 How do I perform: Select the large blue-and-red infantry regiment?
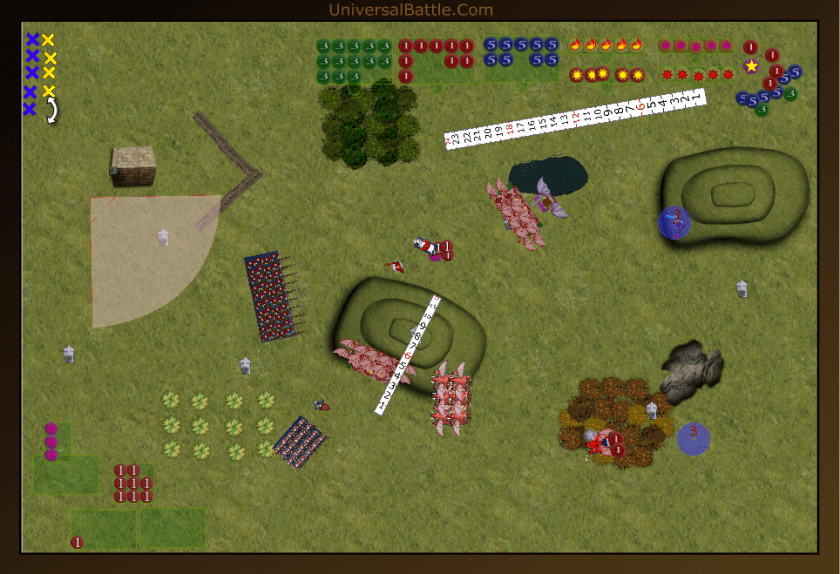(x=272, y=296)
